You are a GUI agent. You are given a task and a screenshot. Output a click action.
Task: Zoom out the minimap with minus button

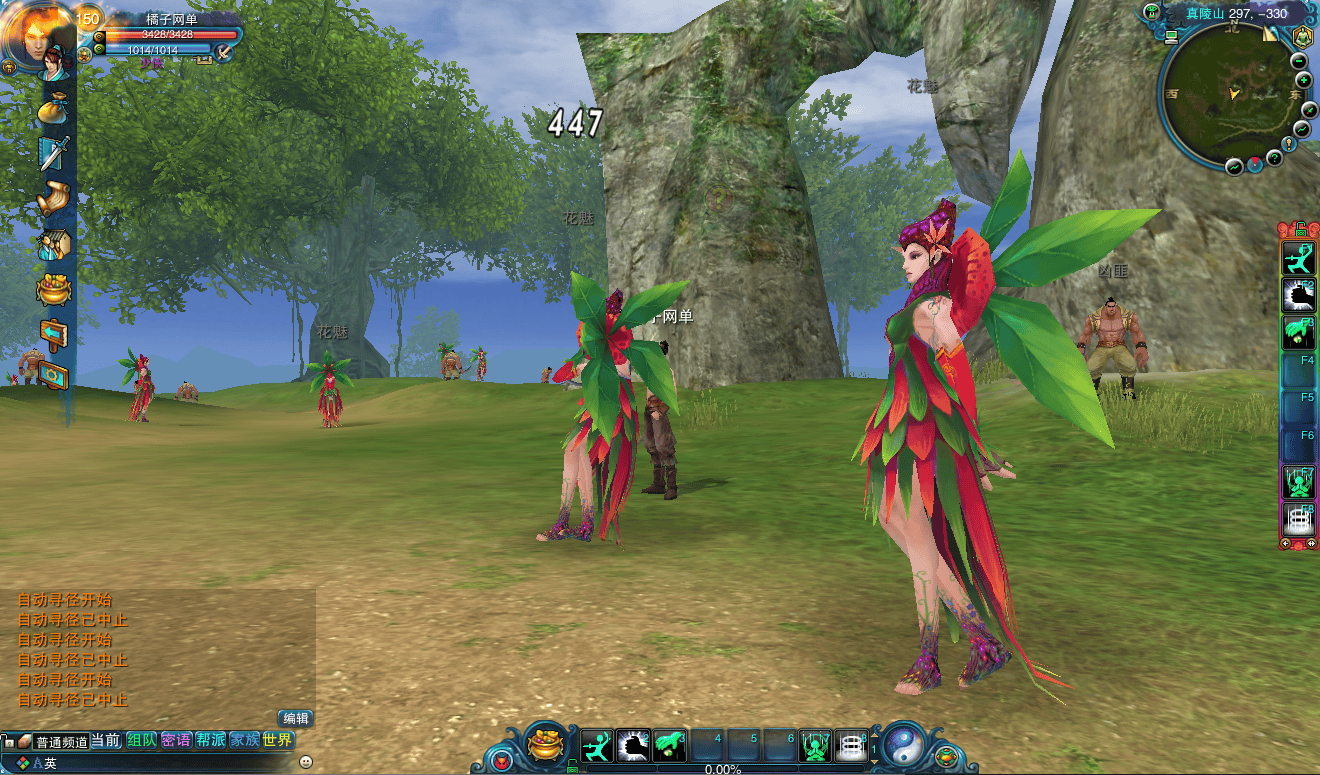click(x=1301, y=60)
